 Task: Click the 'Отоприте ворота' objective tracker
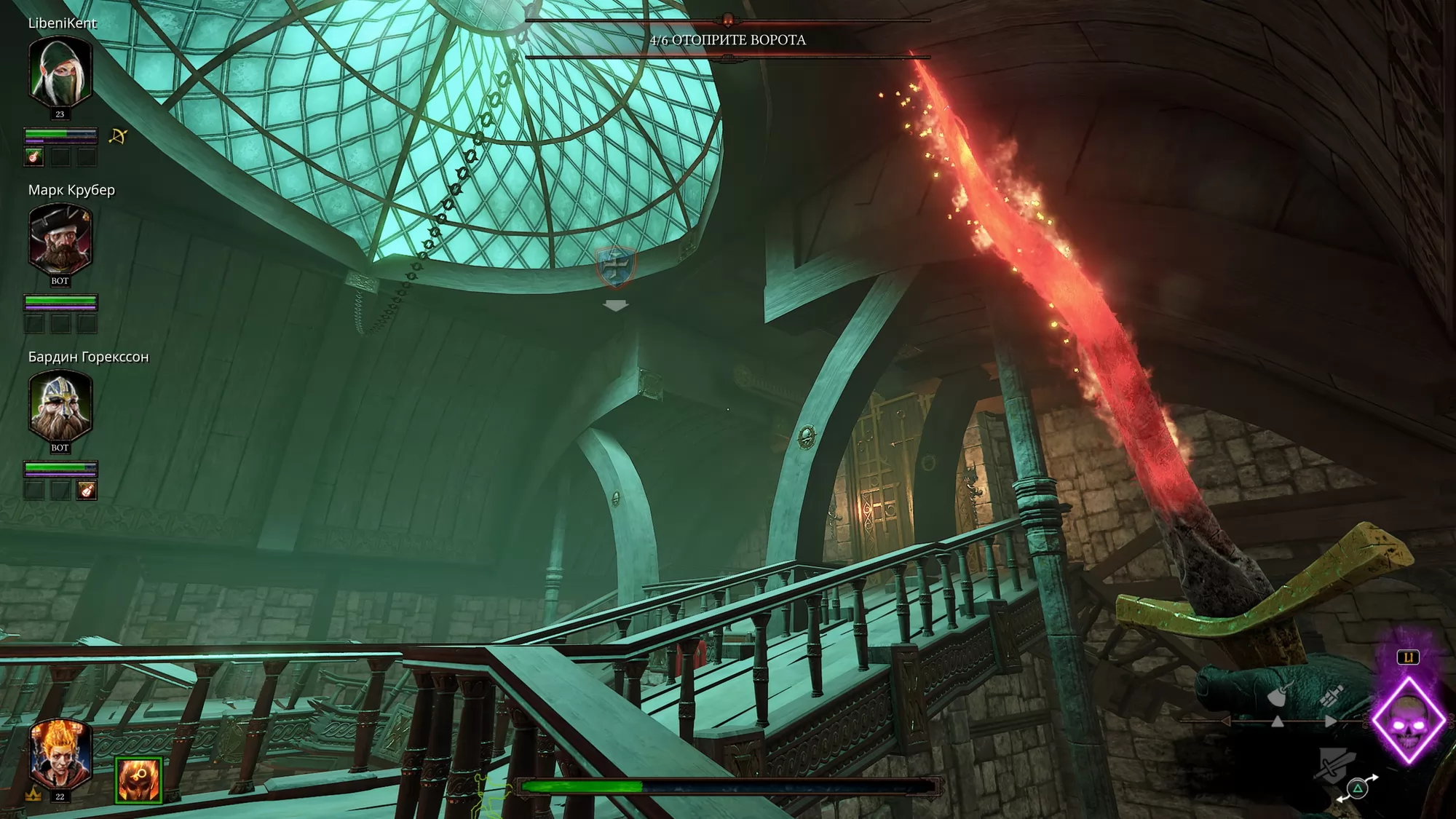(x=727, y=40)
